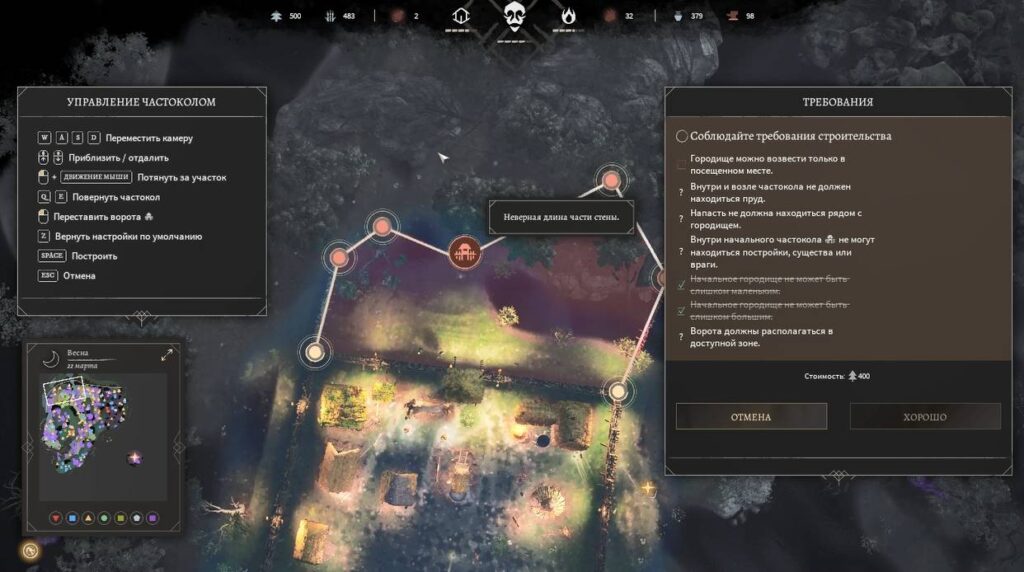Select the red gate node on the wall

(464, 253)
